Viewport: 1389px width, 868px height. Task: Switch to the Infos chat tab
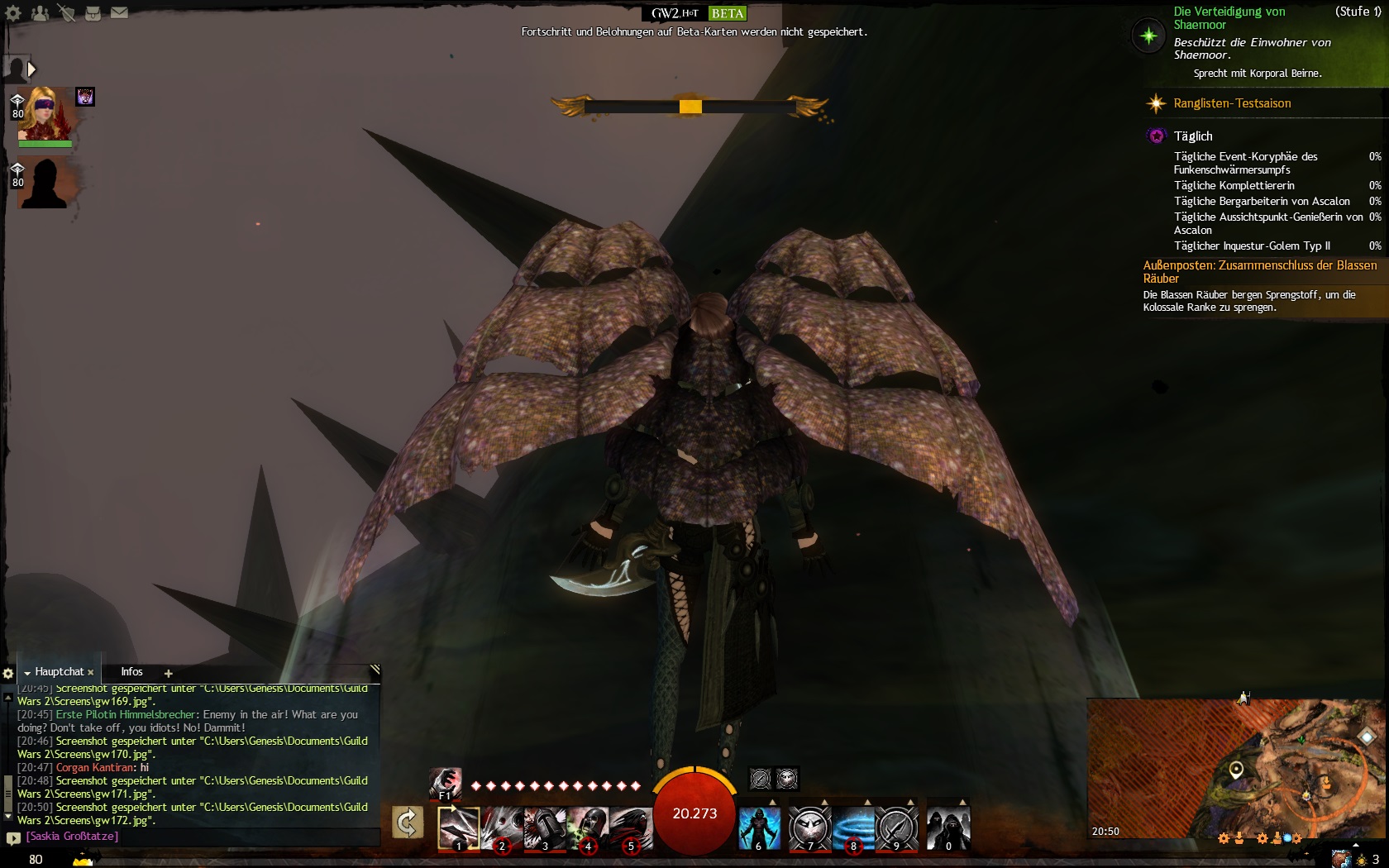click(131, 672)
